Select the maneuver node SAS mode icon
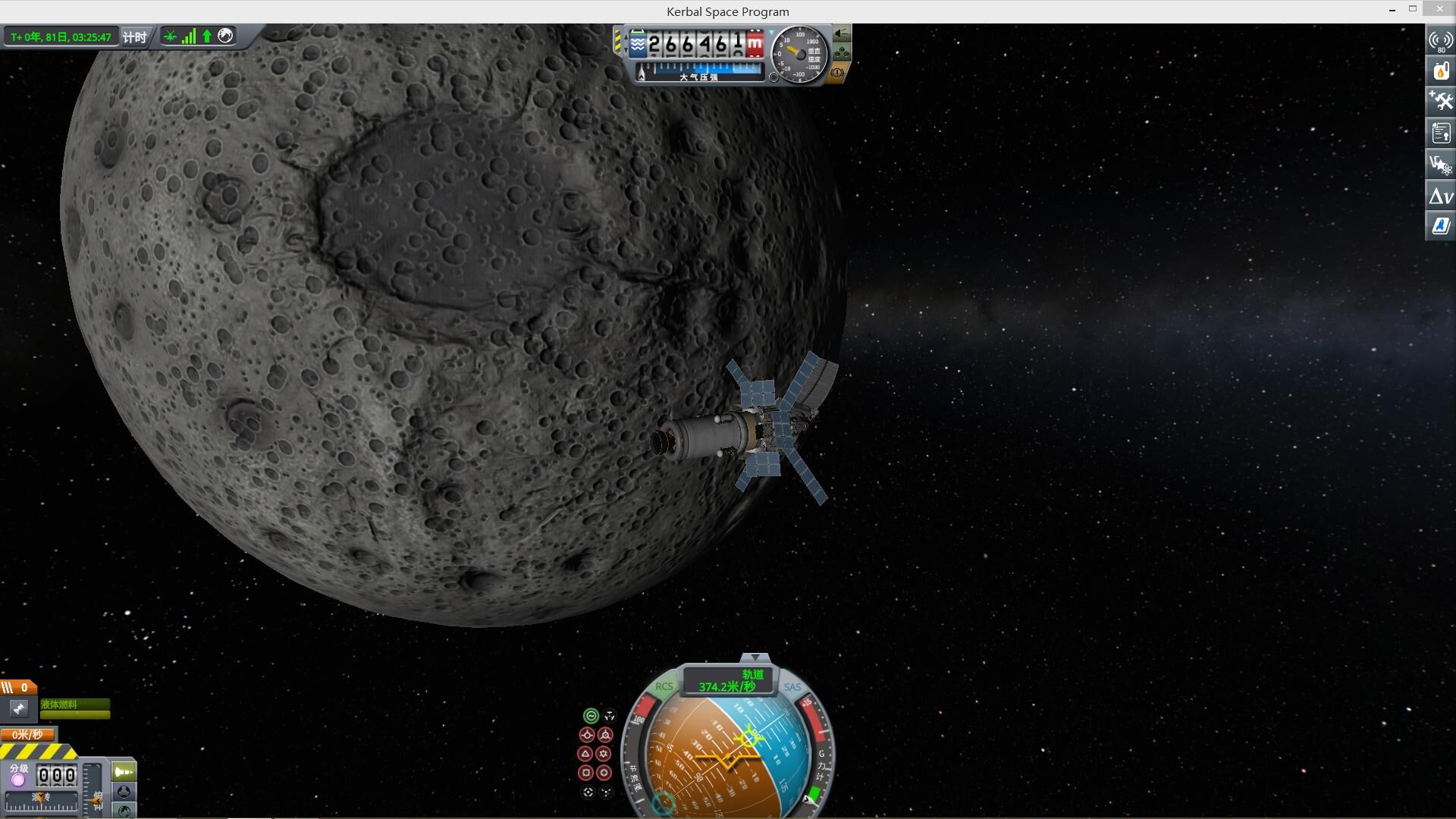The image size is (1456, 819). coord(609,716)
